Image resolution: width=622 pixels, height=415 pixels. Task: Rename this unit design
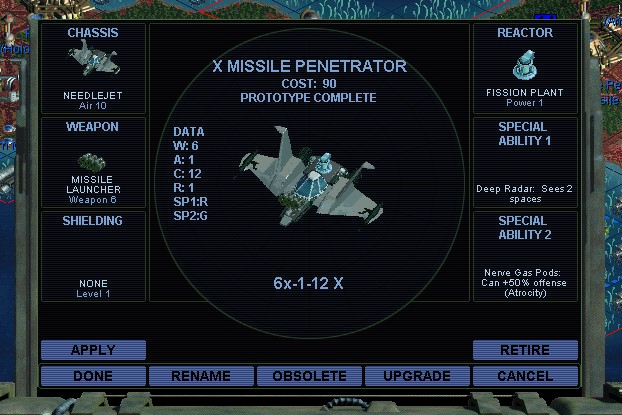click(x=201, y=376)
